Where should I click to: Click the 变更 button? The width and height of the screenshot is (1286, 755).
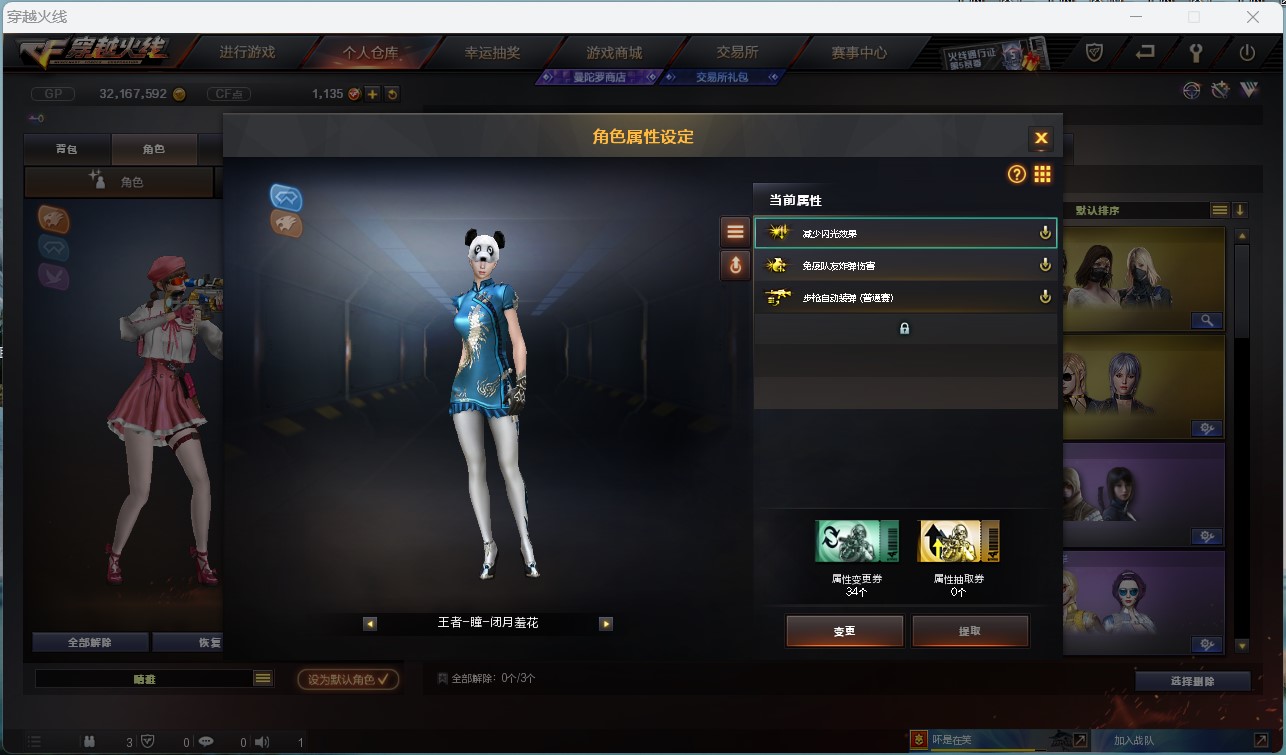[x=844, y=631]
